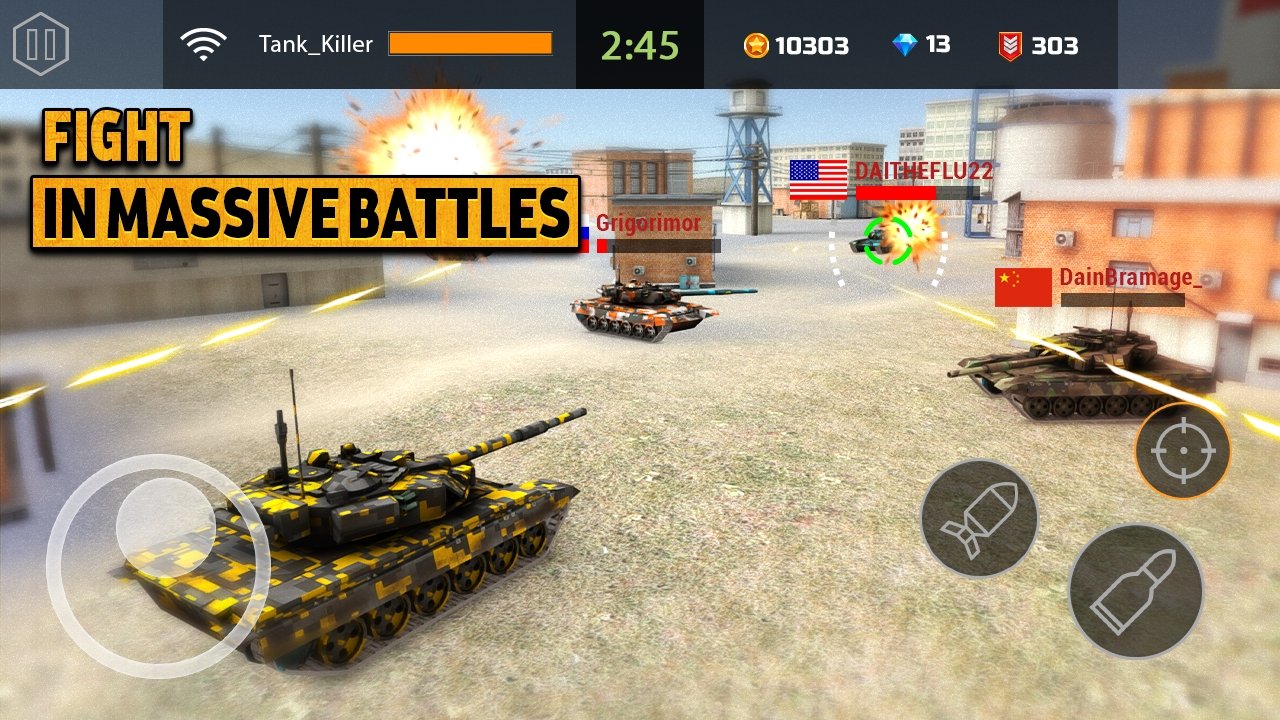This screenshot has width=1280, height=720.
Task: Click the blue diamond gems icon
Action: point(904,45)
